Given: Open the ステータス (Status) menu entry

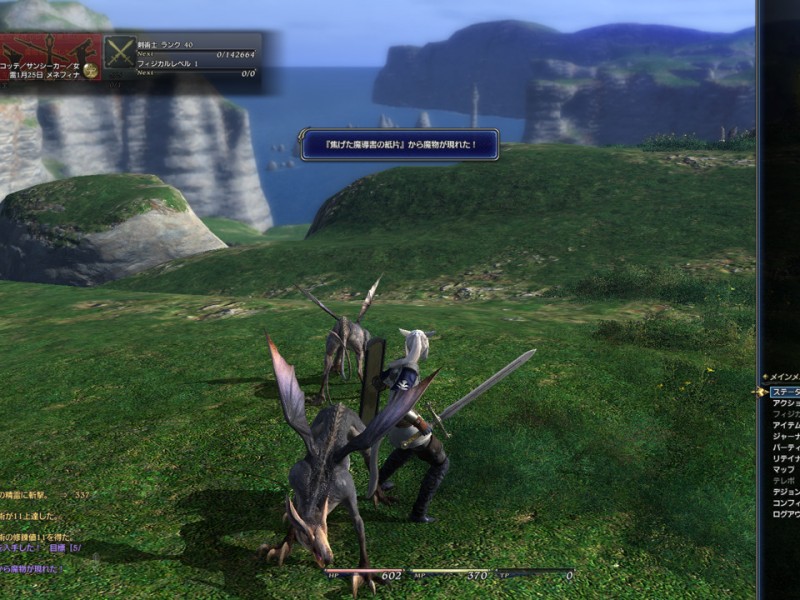Looking at the screenshot, I should tap(785, 392).
